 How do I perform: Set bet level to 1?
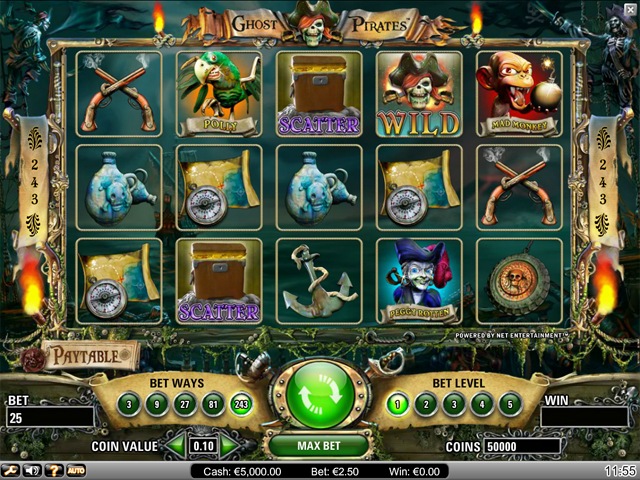398,403
